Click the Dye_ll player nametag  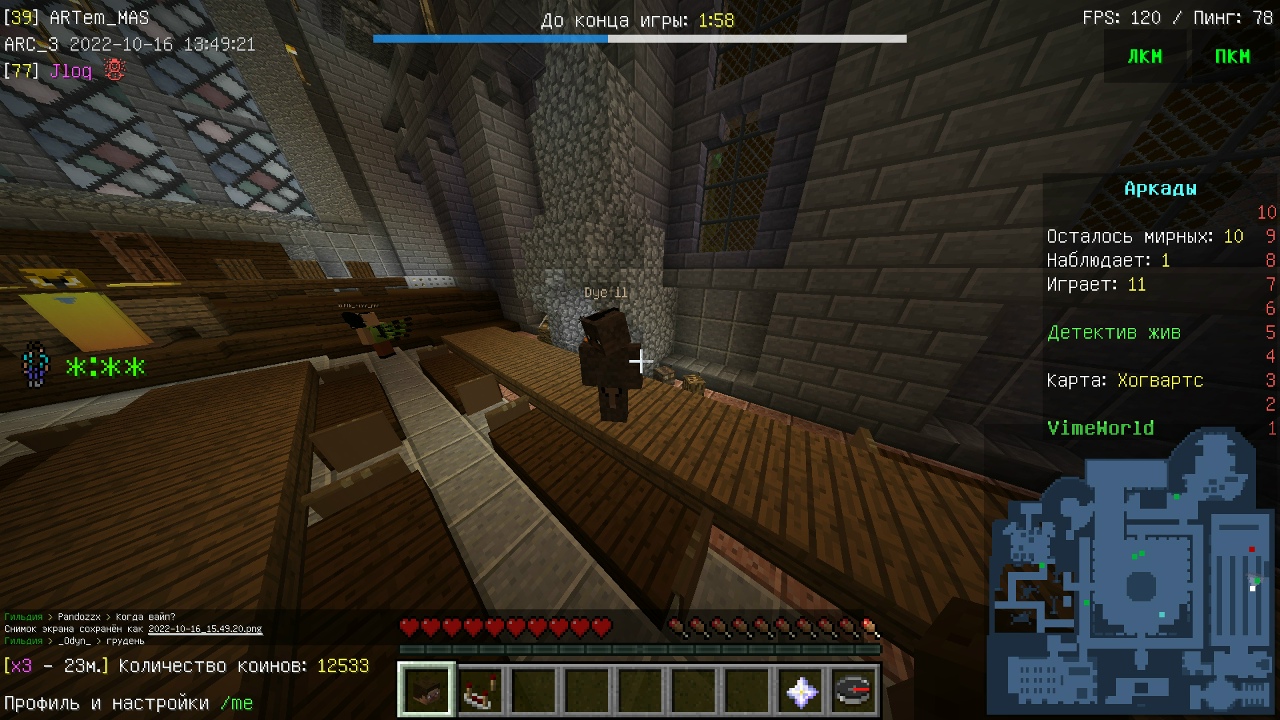tap(605, 291)
